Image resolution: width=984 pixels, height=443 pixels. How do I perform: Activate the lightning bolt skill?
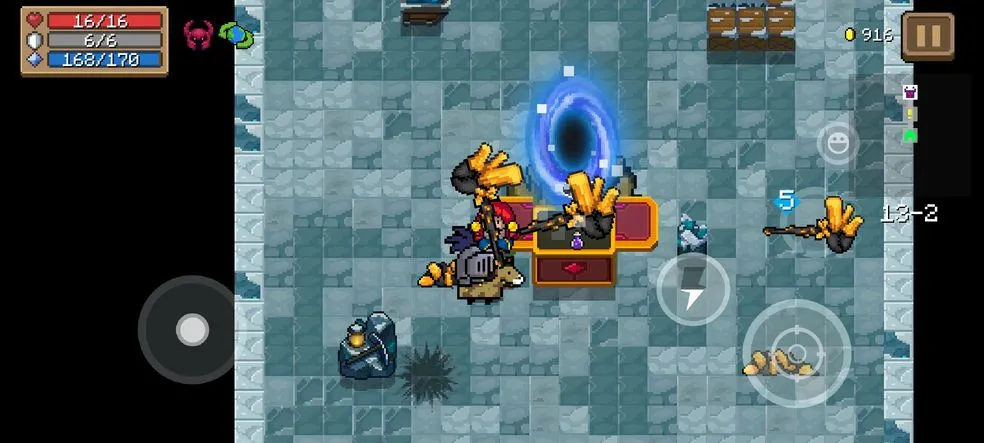tap(693, 290)
